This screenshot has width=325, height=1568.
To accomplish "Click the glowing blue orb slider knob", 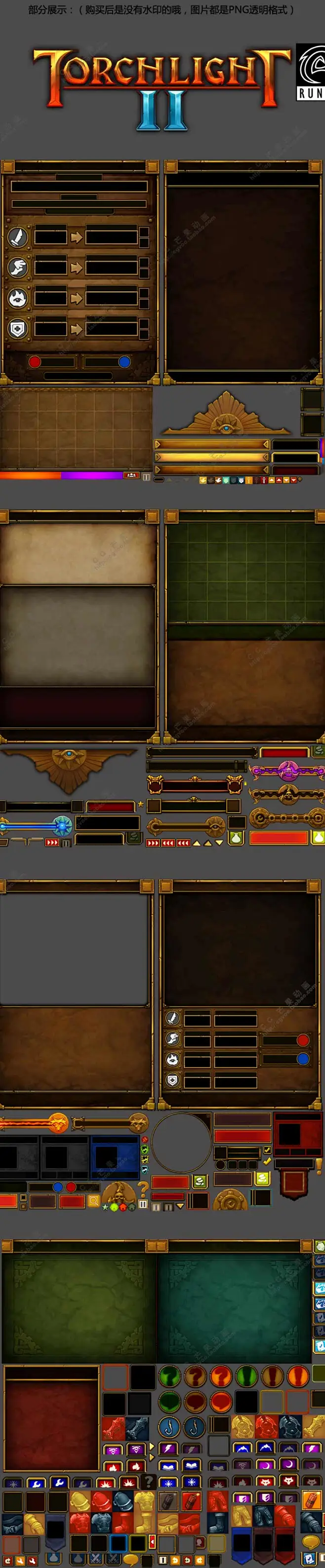I will click(63, 826).
